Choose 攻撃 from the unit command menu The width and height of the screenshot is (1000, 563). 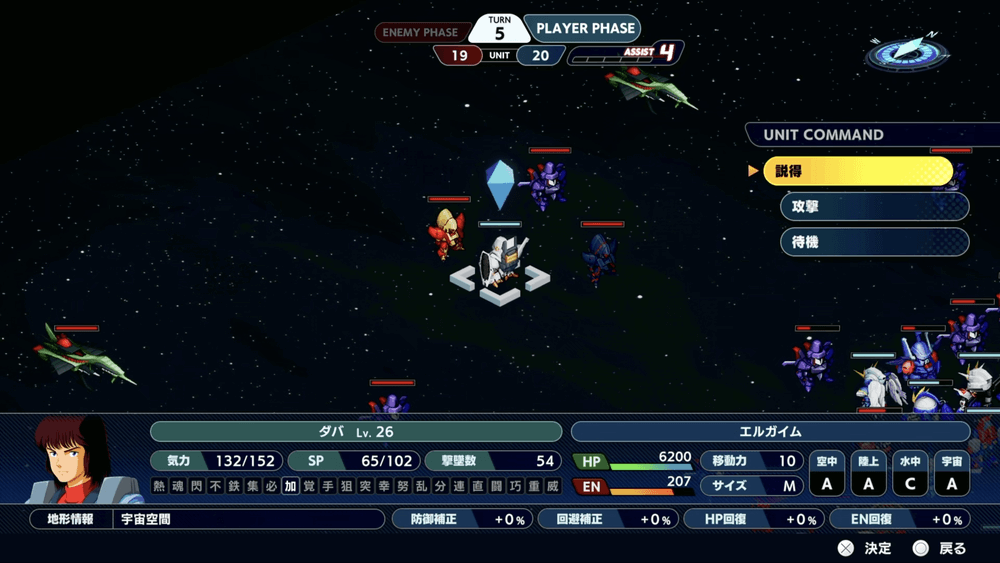tap(874, 206)
